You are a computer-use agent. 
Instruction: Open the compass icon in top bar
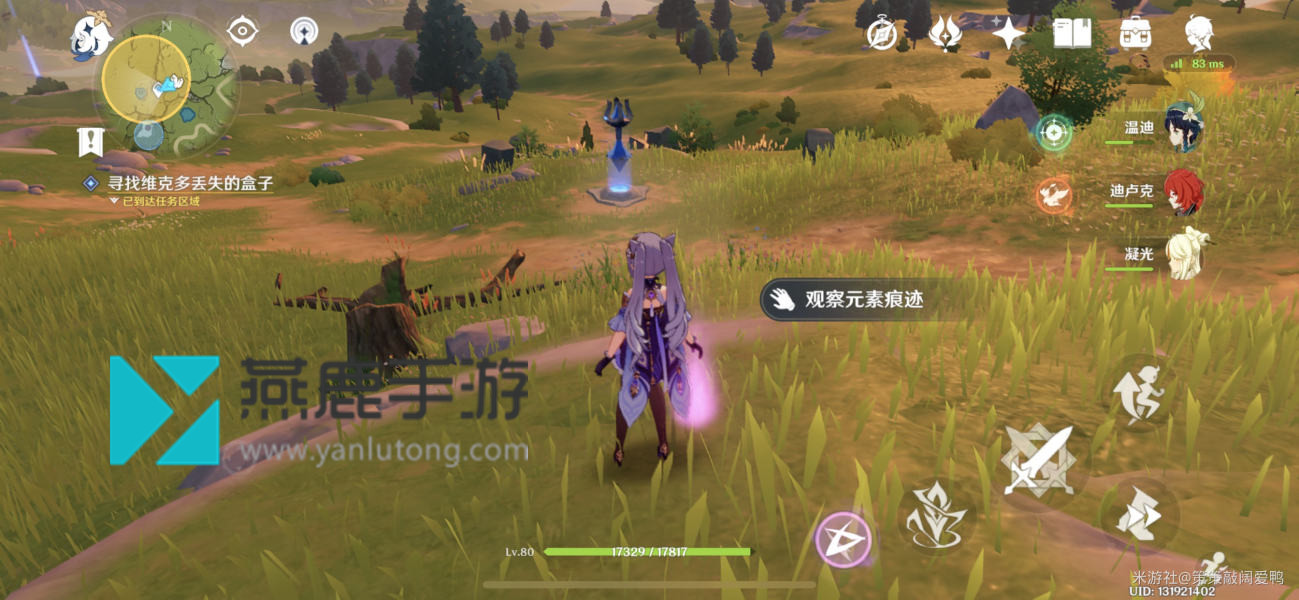click(881, 34)
